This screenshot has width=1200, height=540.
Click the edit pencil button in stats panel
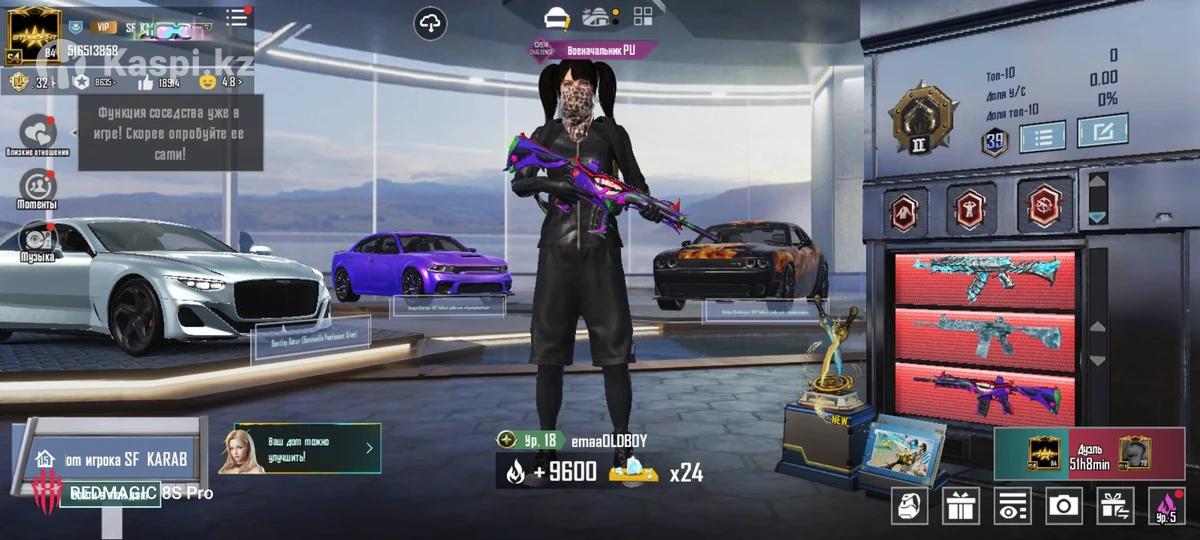(x=1102, y=131)
